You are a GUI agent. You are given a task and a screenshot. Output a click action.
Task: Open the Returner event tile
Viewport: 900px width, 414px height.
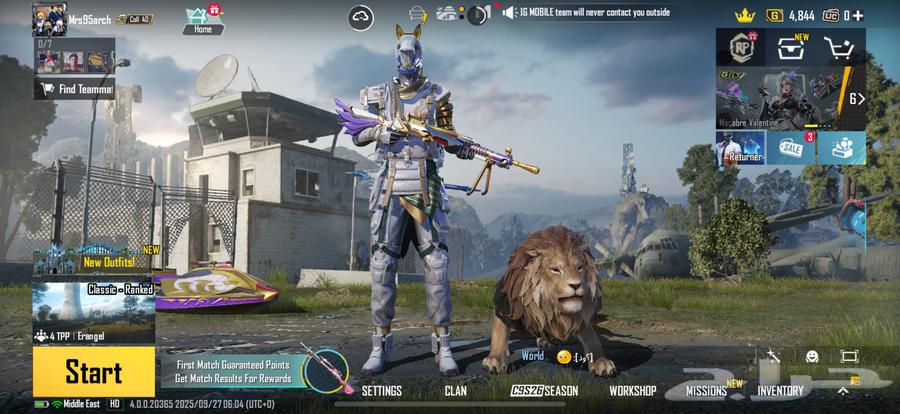(x=740, y=148)
